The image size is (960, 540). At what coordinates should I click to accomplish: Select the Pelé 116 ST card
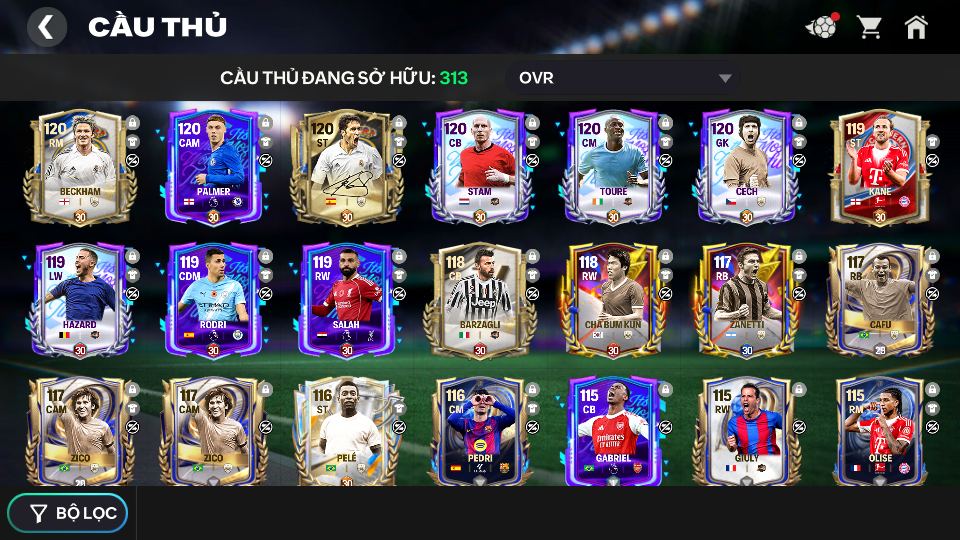click(346, 432)
